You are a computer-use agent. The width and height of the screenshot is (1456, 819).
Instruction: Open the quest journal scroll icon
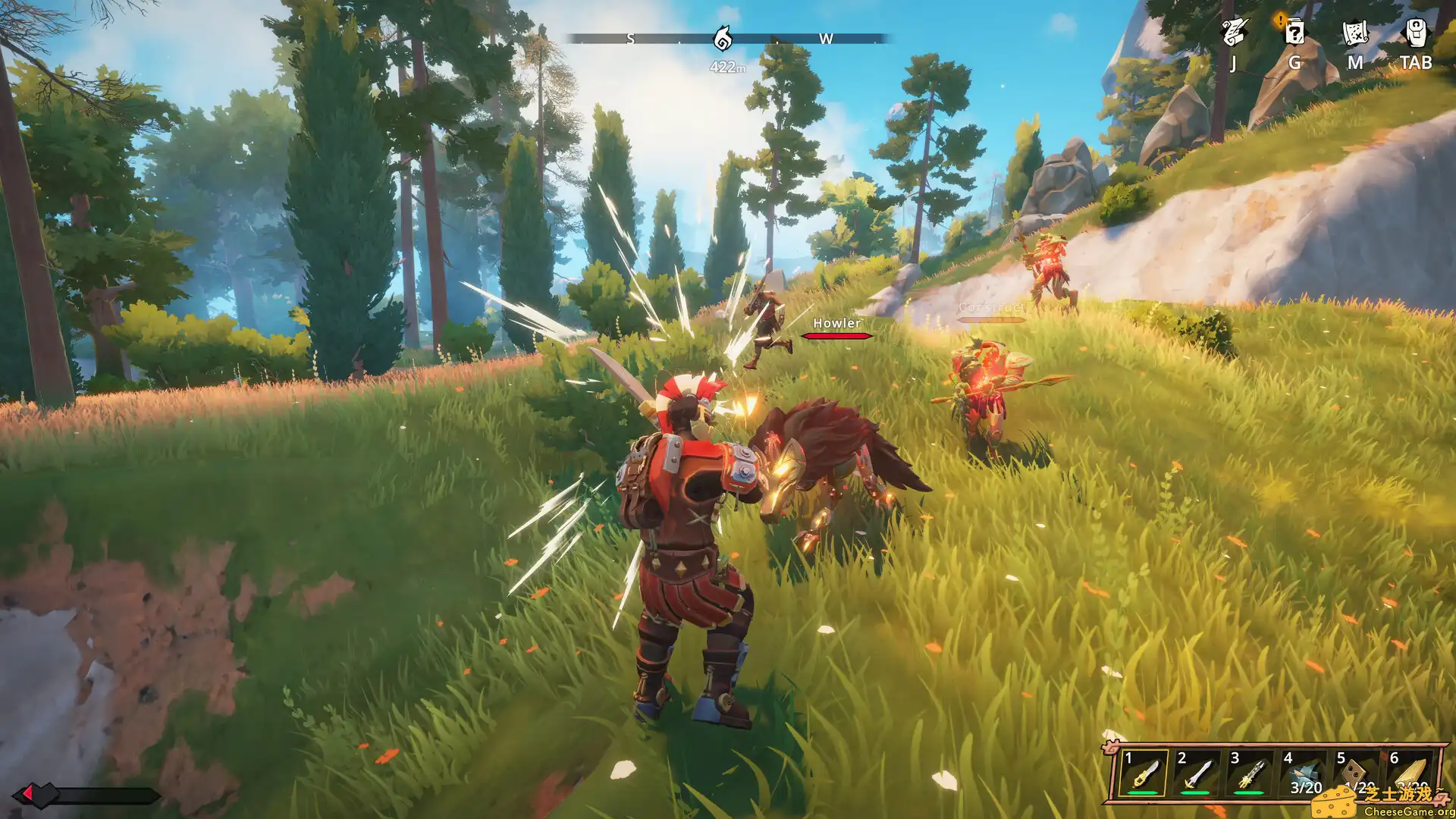click(1234, 33)
